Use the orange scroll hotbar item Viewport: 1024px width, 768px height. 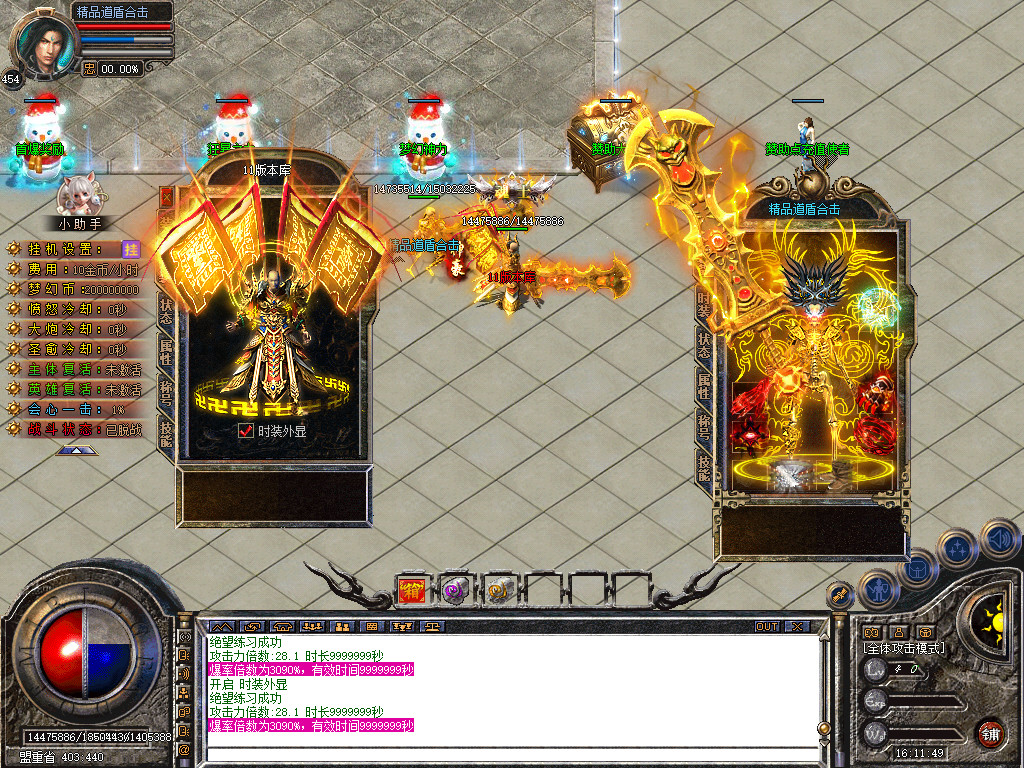pos(498,591)
